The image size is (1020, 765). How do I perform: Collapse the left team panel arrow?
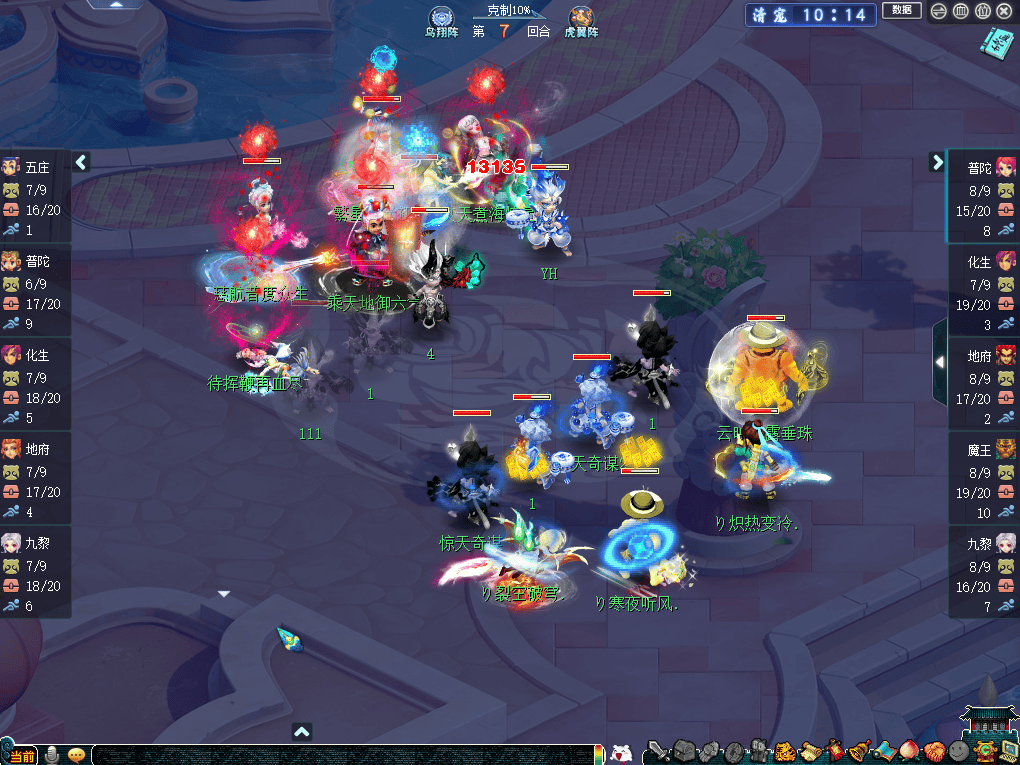82,162
